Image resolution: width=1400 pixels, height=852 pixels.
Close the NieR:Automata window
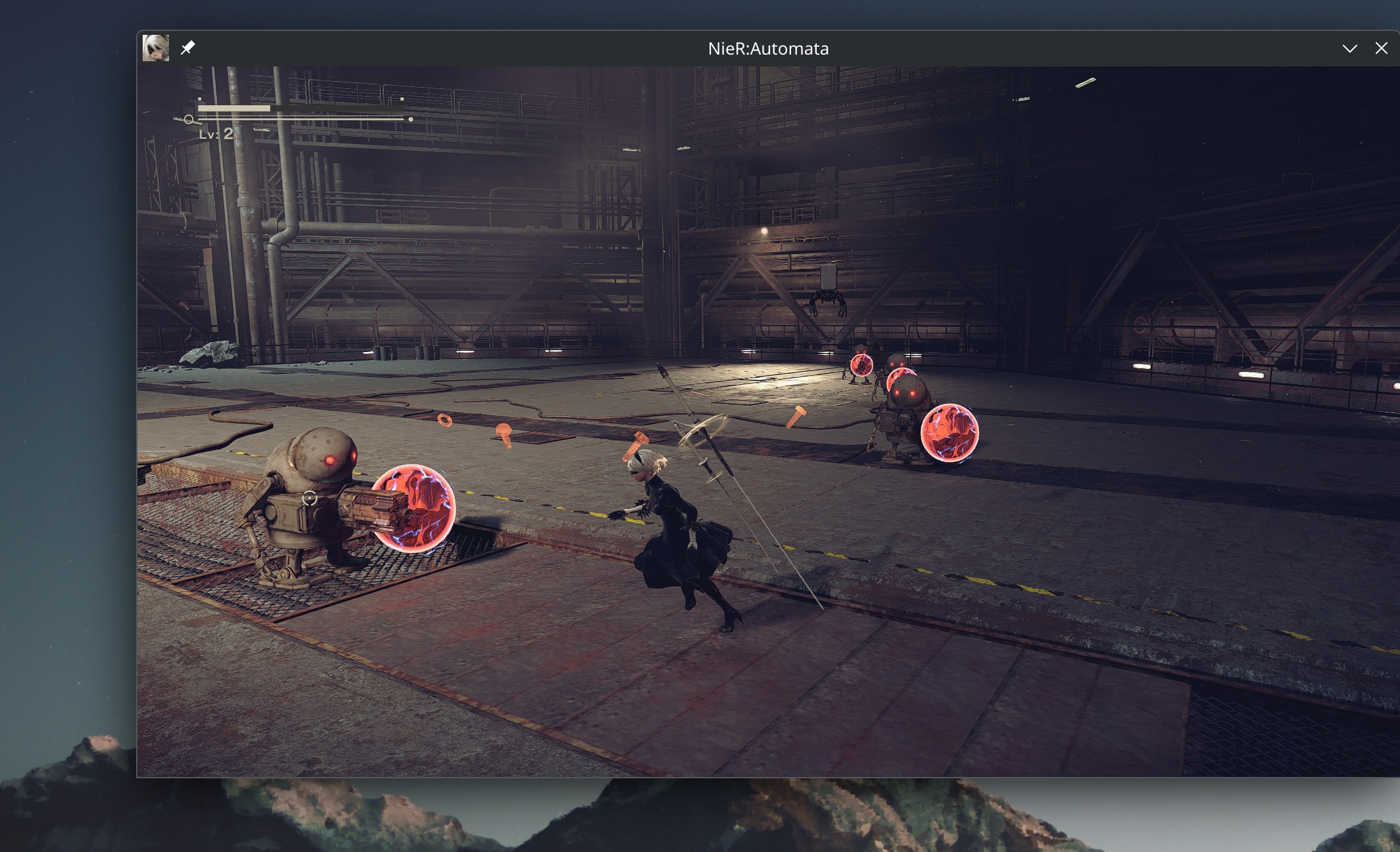coord(1381,48)
